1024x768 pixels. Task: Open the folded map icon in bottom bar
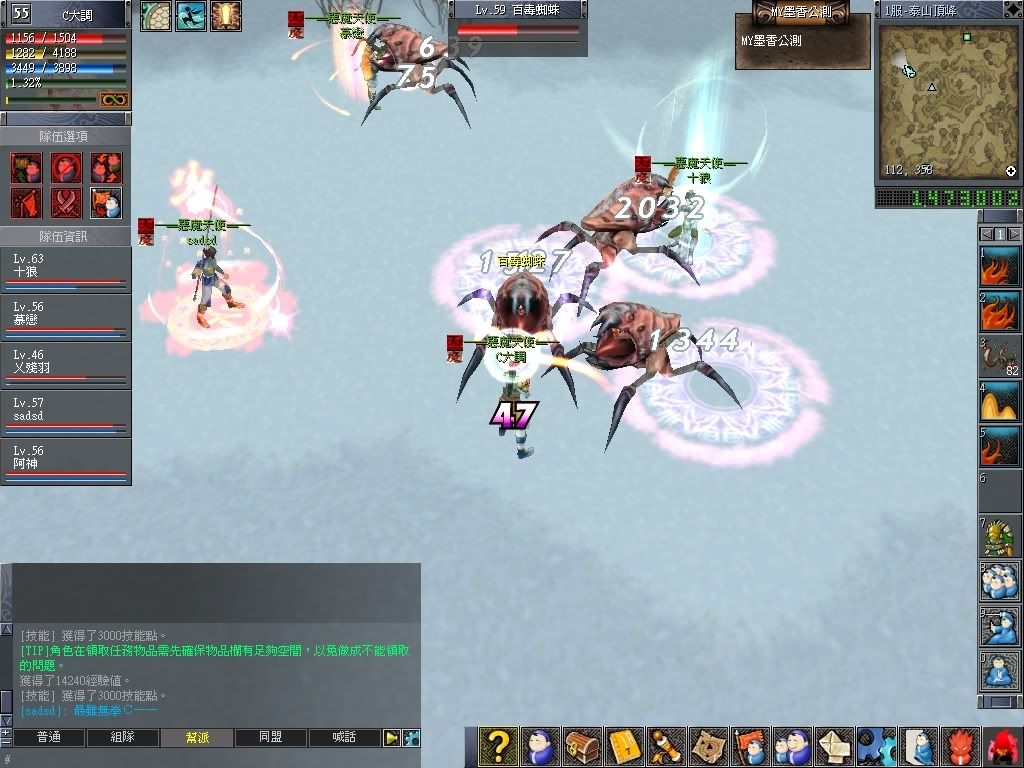coord(709,746)
